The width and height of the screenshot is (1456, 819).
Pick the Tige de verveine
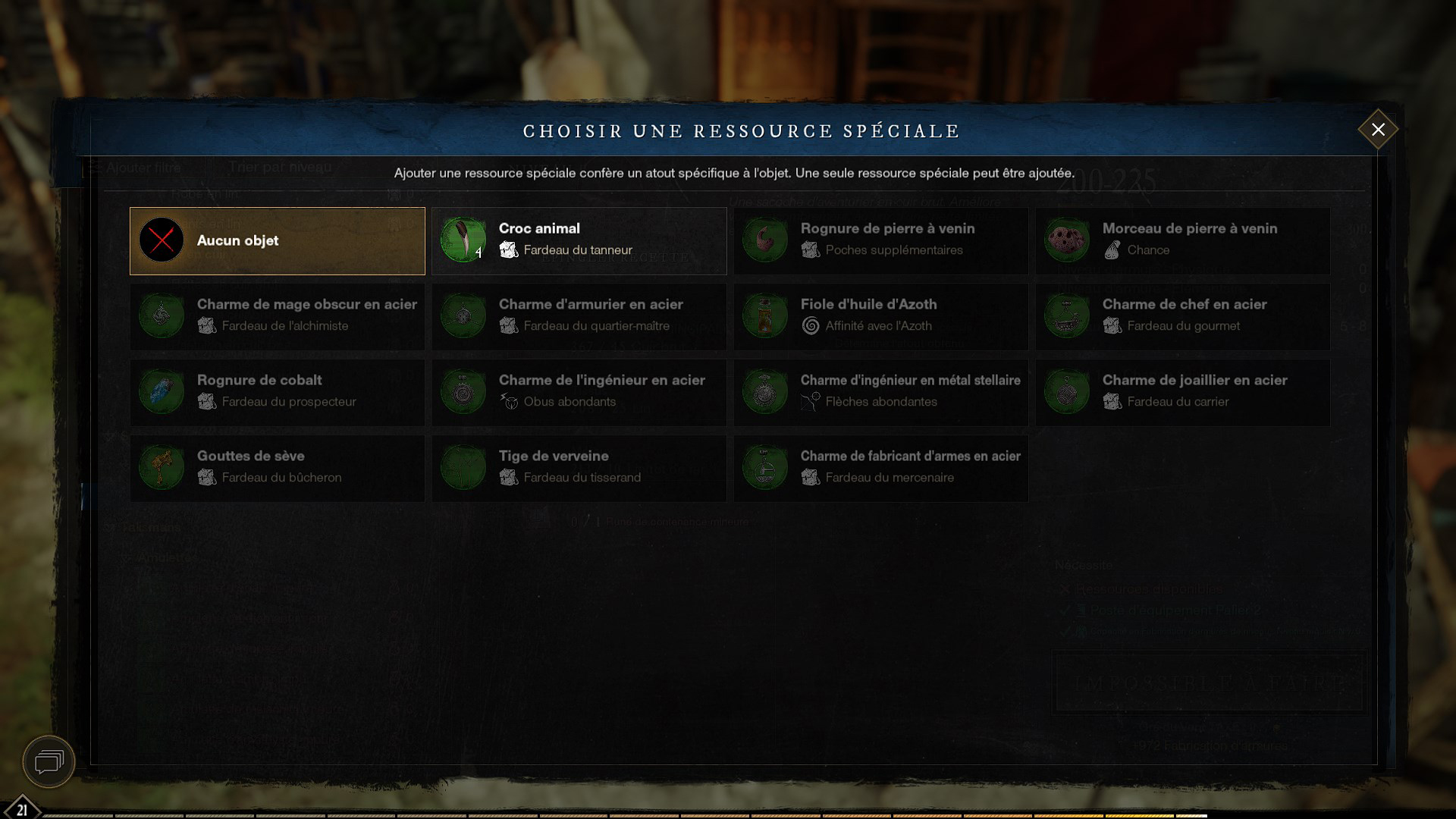pos(579,468)
